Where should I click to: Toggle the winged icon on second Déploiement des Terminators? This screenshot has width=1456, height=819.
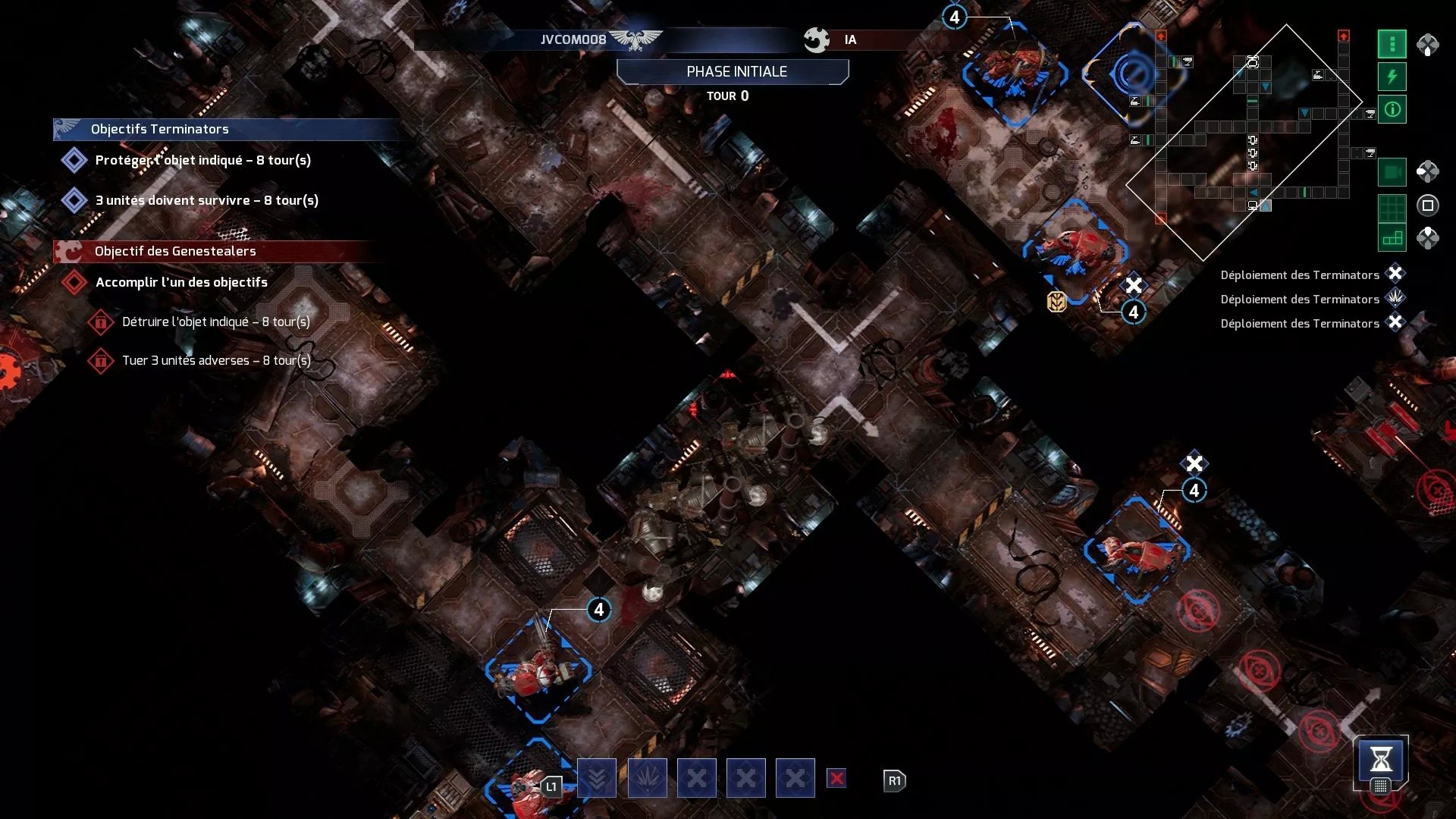1396,299
